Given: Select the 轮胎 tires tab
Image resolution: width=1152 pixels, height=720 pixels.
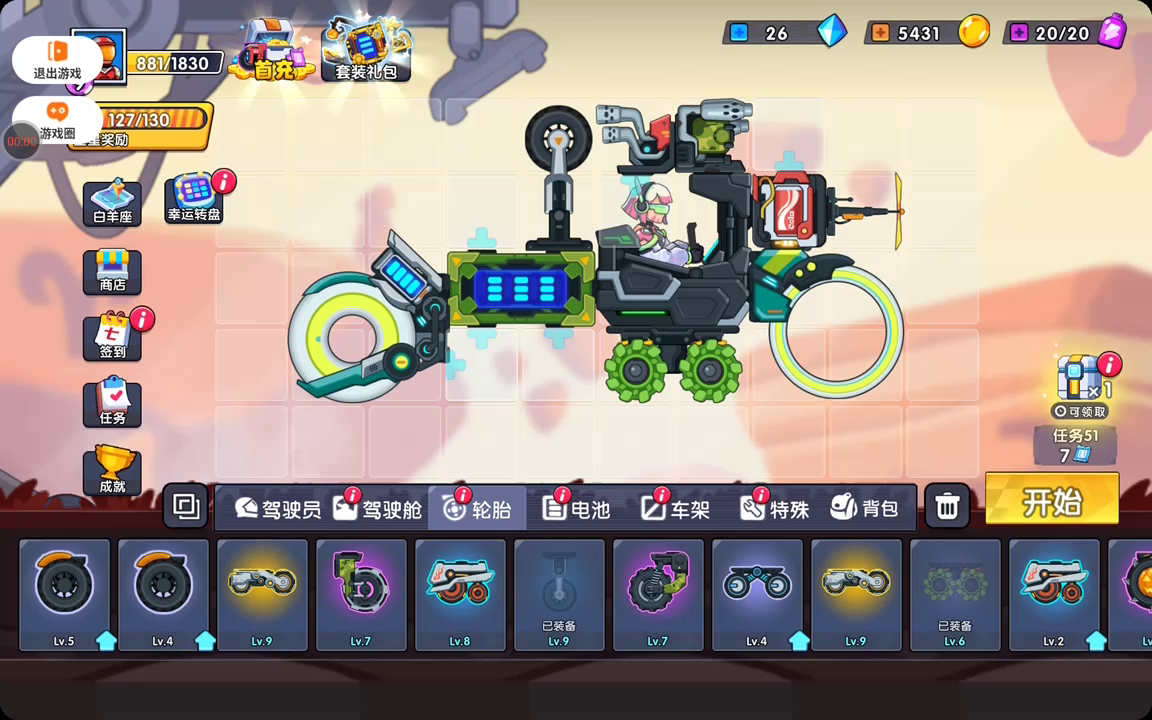Looking at the screenshot, I should (x=477, y=509).
